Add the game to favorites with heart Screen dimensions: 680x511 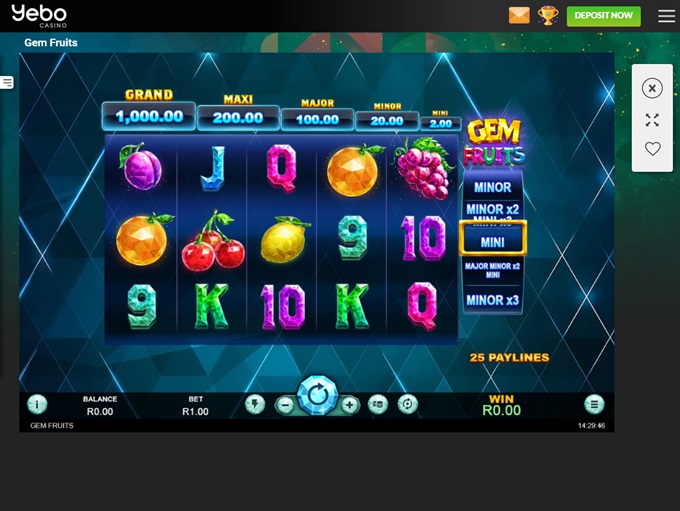tap(652, 149)
